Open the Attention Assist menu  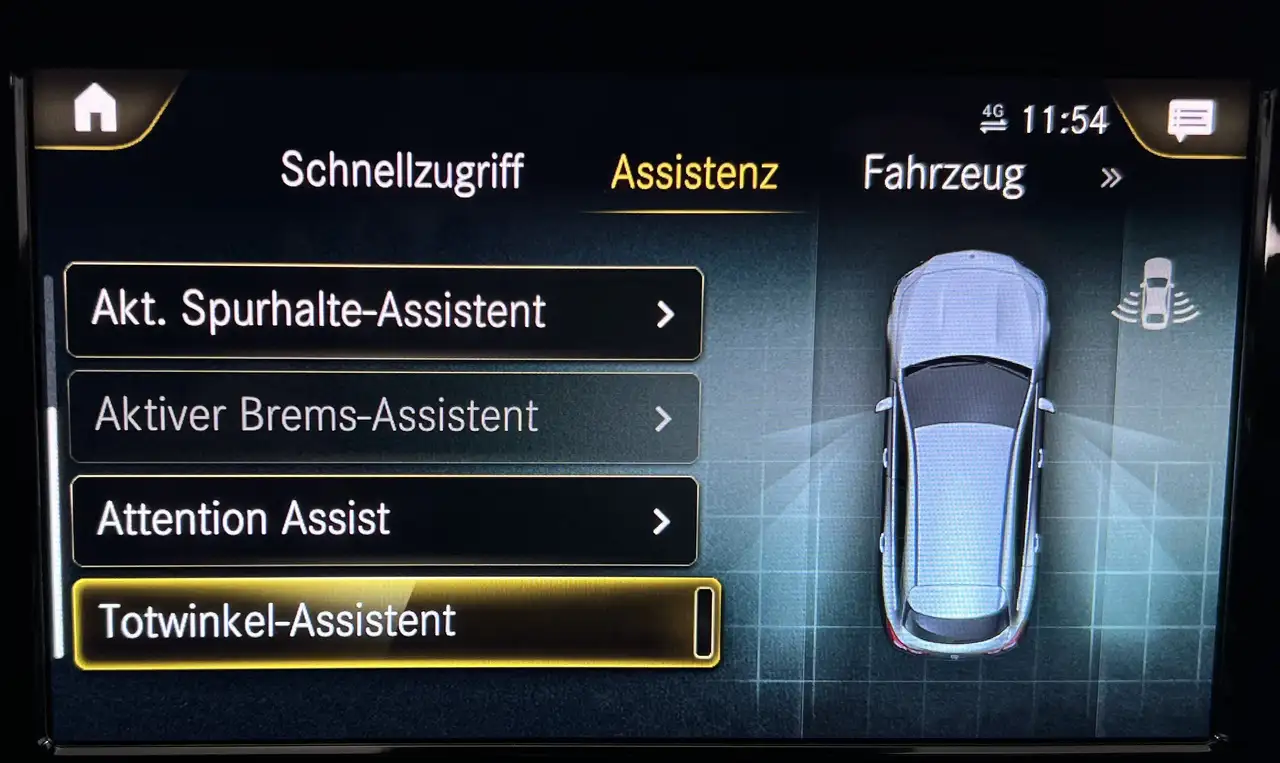coord(384,520)
